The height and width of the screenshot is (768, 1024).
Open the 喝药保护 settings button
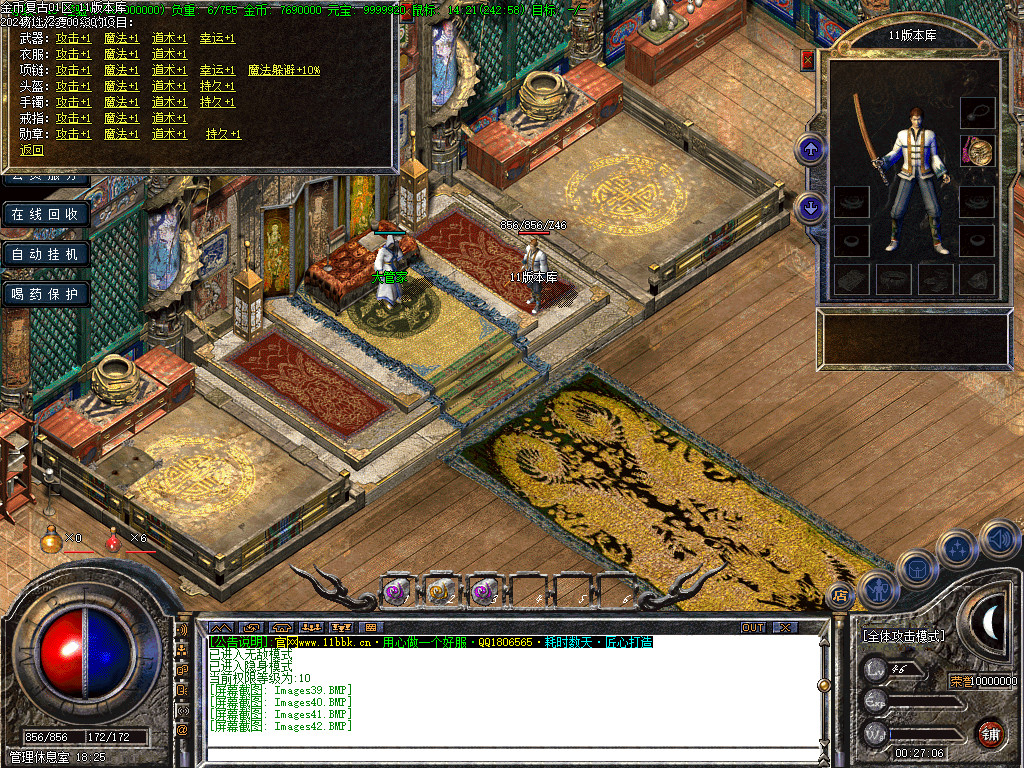45,295
